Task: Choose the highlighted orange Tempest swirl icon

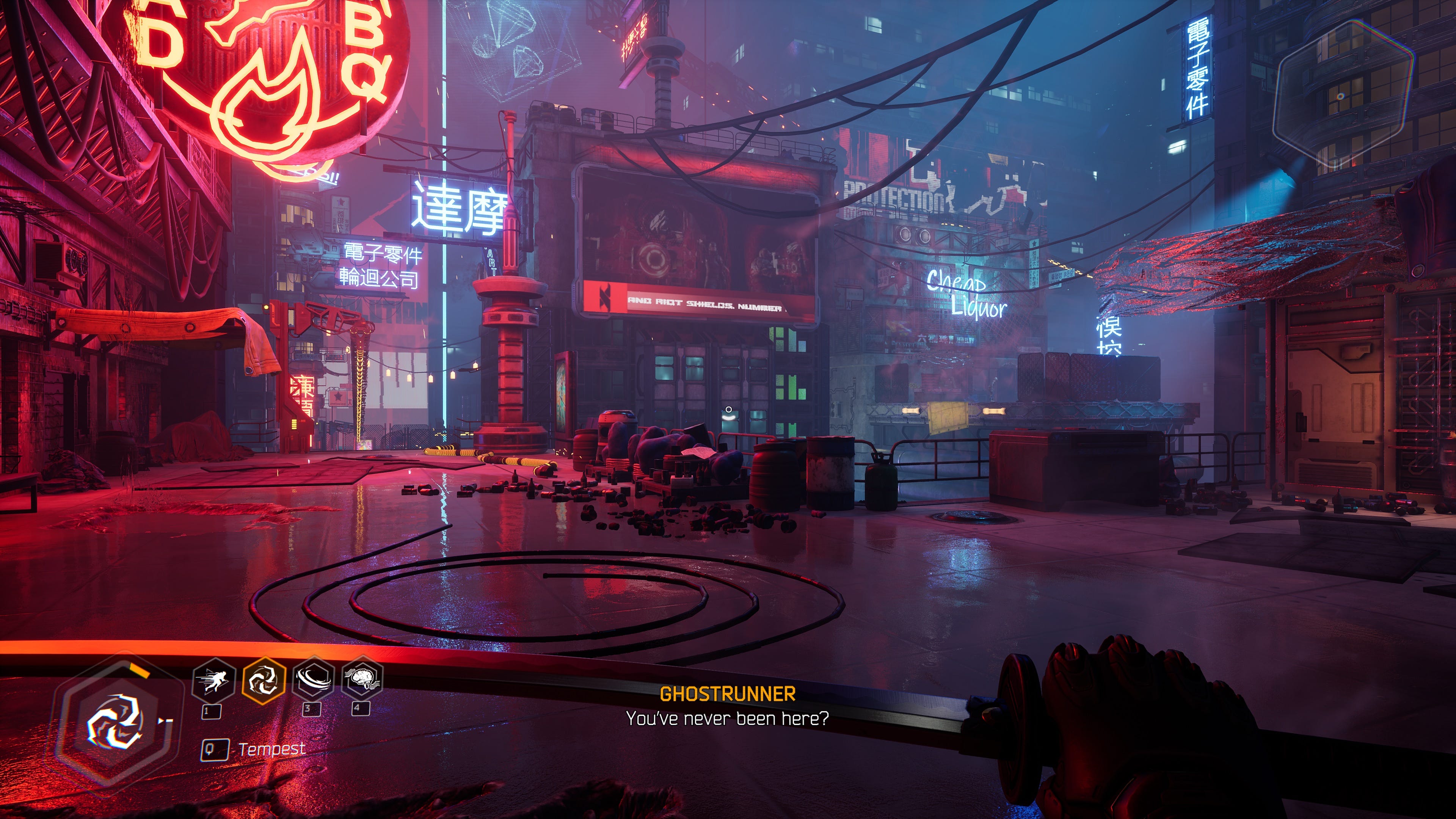Action: coord(264,681)
